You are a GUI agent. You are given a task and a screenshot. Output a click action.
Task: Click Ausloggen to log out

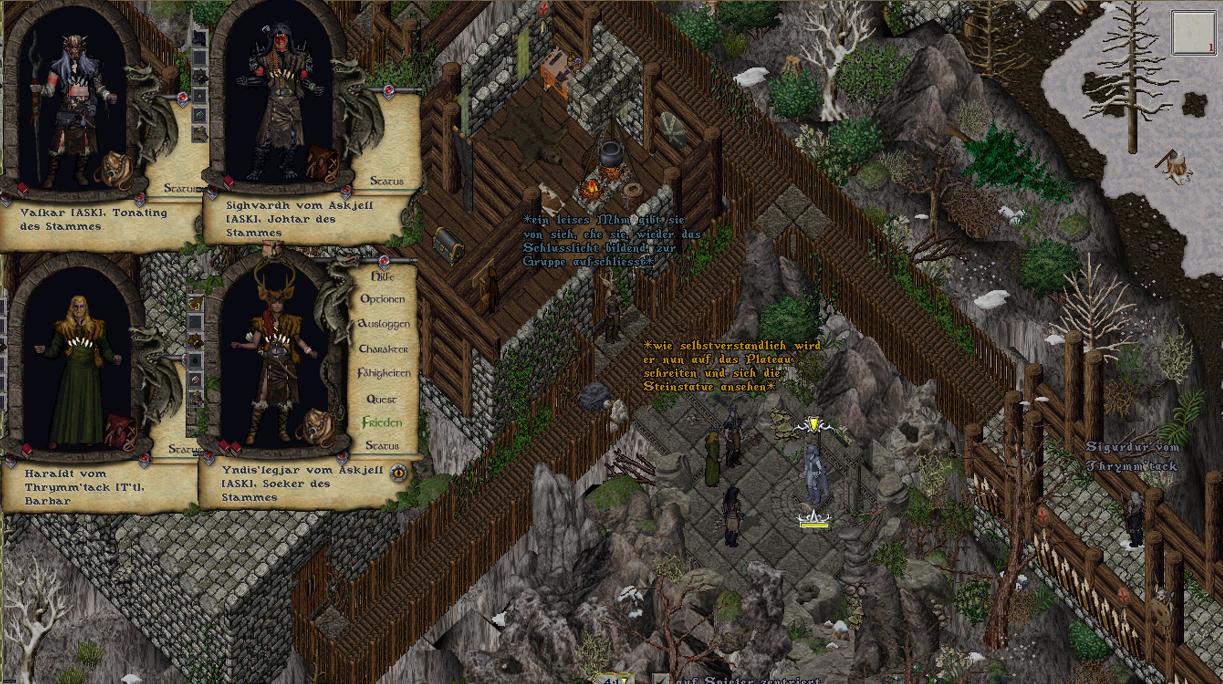click(383, 324)
